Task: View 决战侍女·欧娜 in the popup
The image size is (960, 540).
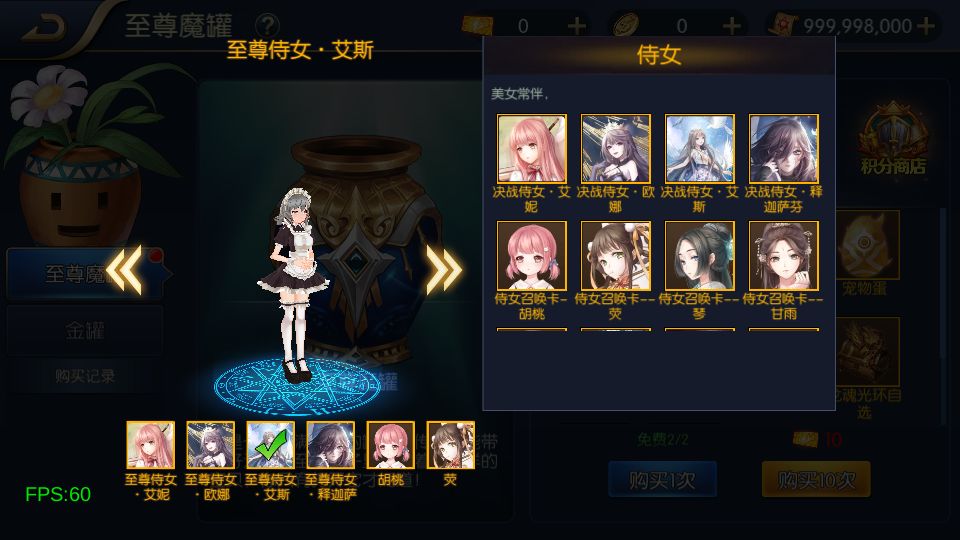Action: click(616, 149)
